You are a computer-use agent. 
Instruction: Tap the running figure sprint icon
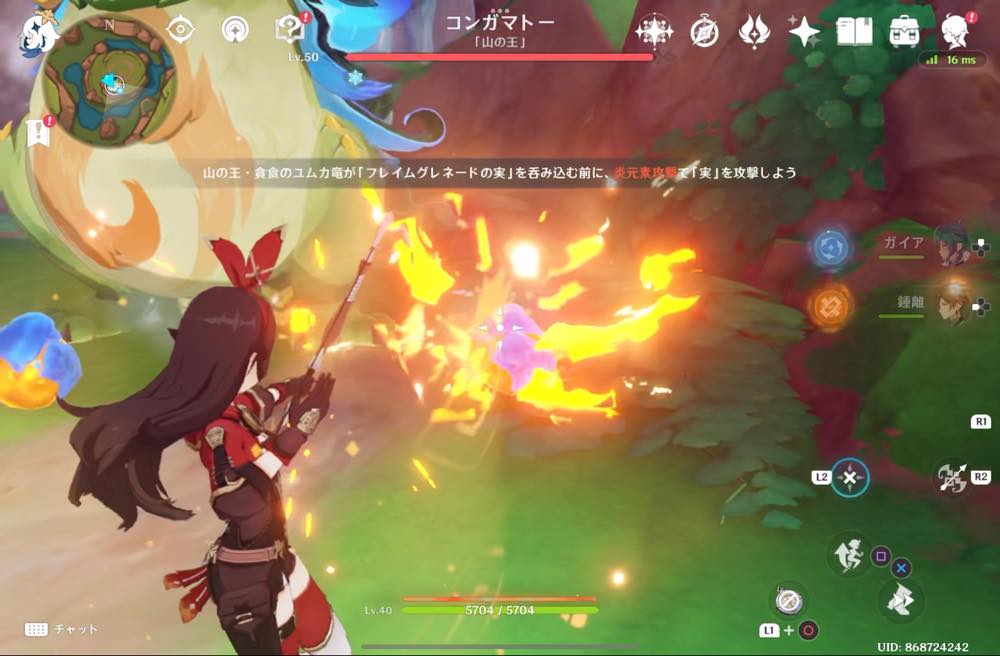coord(848,552)
